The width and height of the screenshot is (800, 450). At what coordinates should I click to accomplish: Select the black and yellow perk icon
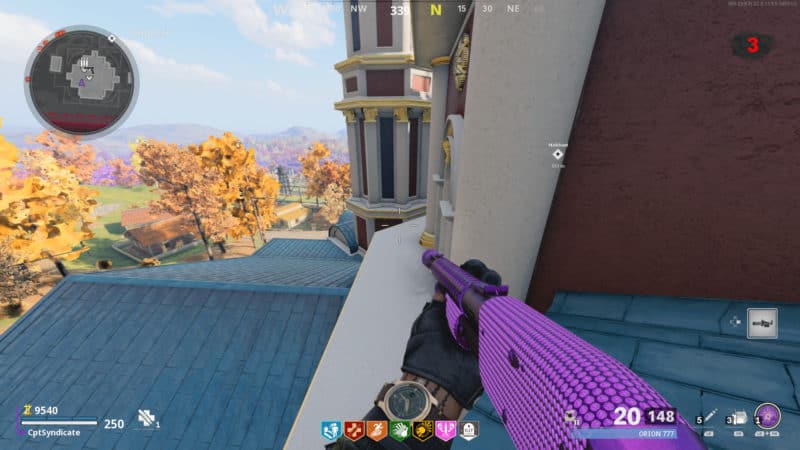[x=422, y=431]
